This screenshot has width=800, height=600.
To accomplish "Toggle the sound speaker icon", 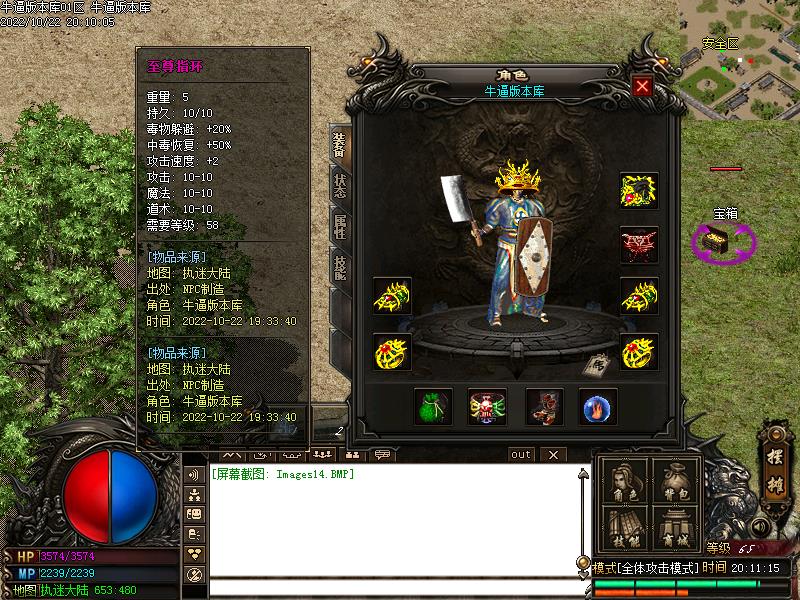I will 759,526.
